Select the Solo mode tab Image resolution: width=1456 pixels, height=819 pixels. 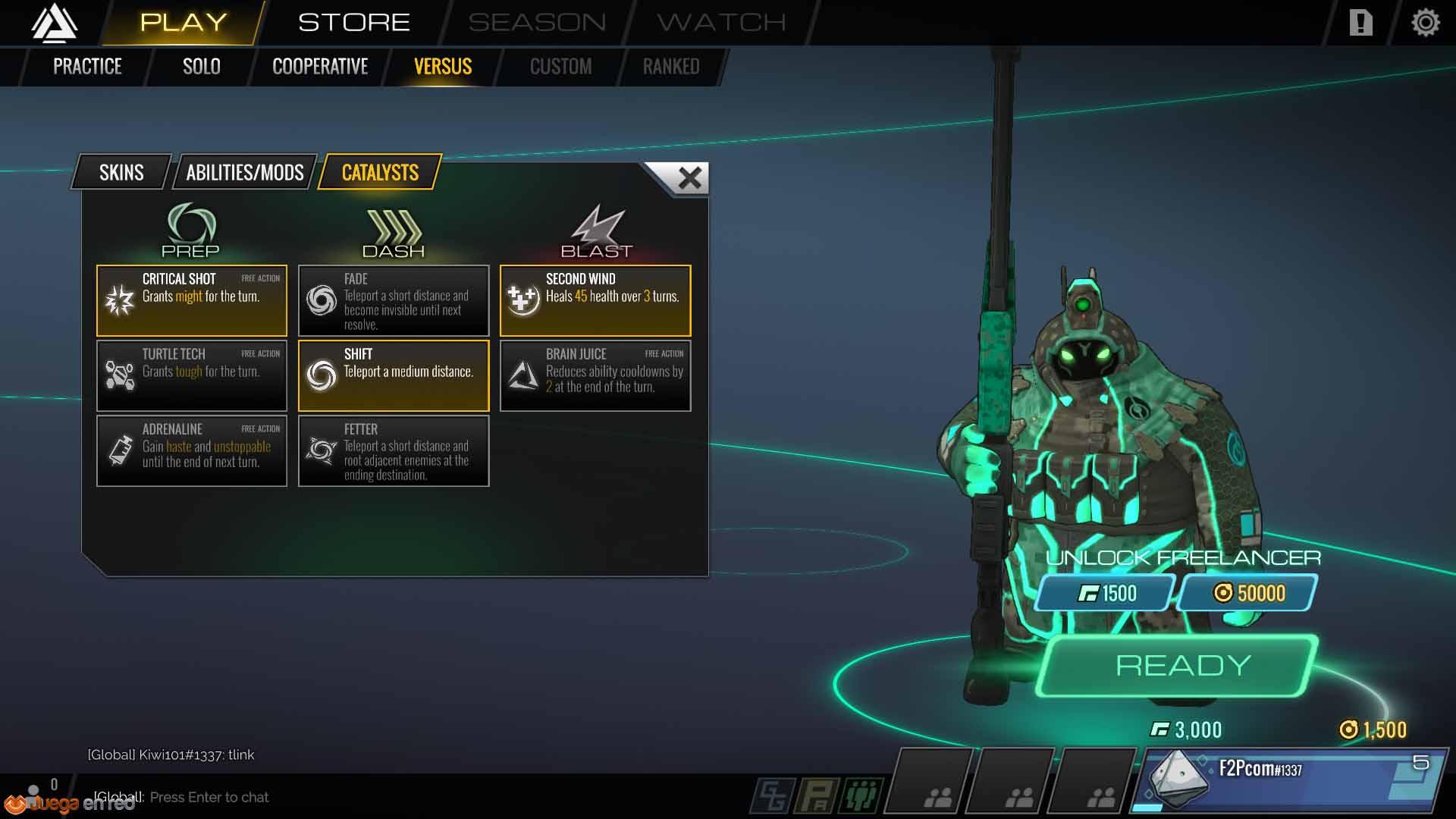tap(201, 67)
